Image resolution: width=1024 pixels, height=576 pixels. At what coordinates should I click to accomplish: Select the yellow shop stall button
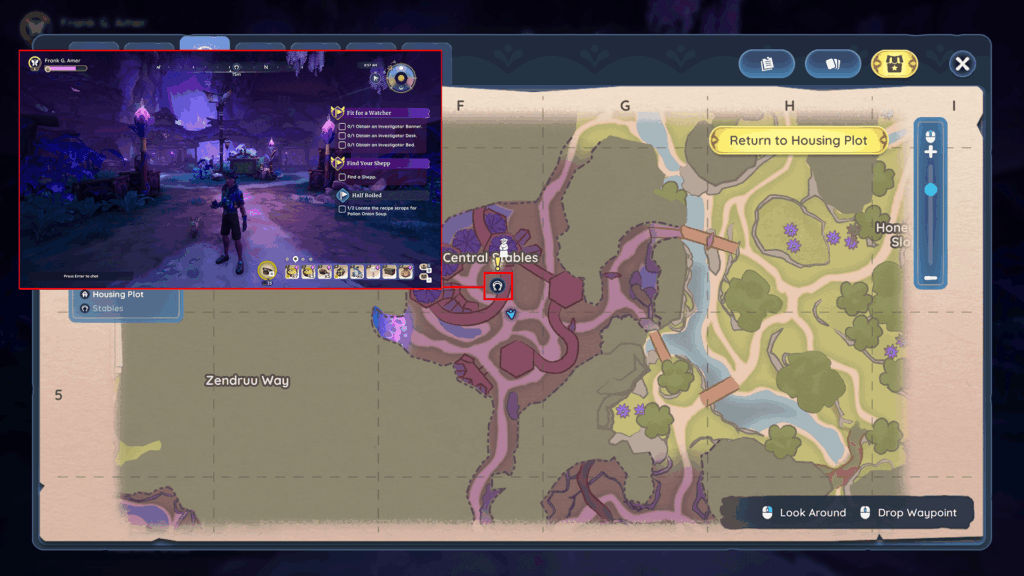coord(894,64)
